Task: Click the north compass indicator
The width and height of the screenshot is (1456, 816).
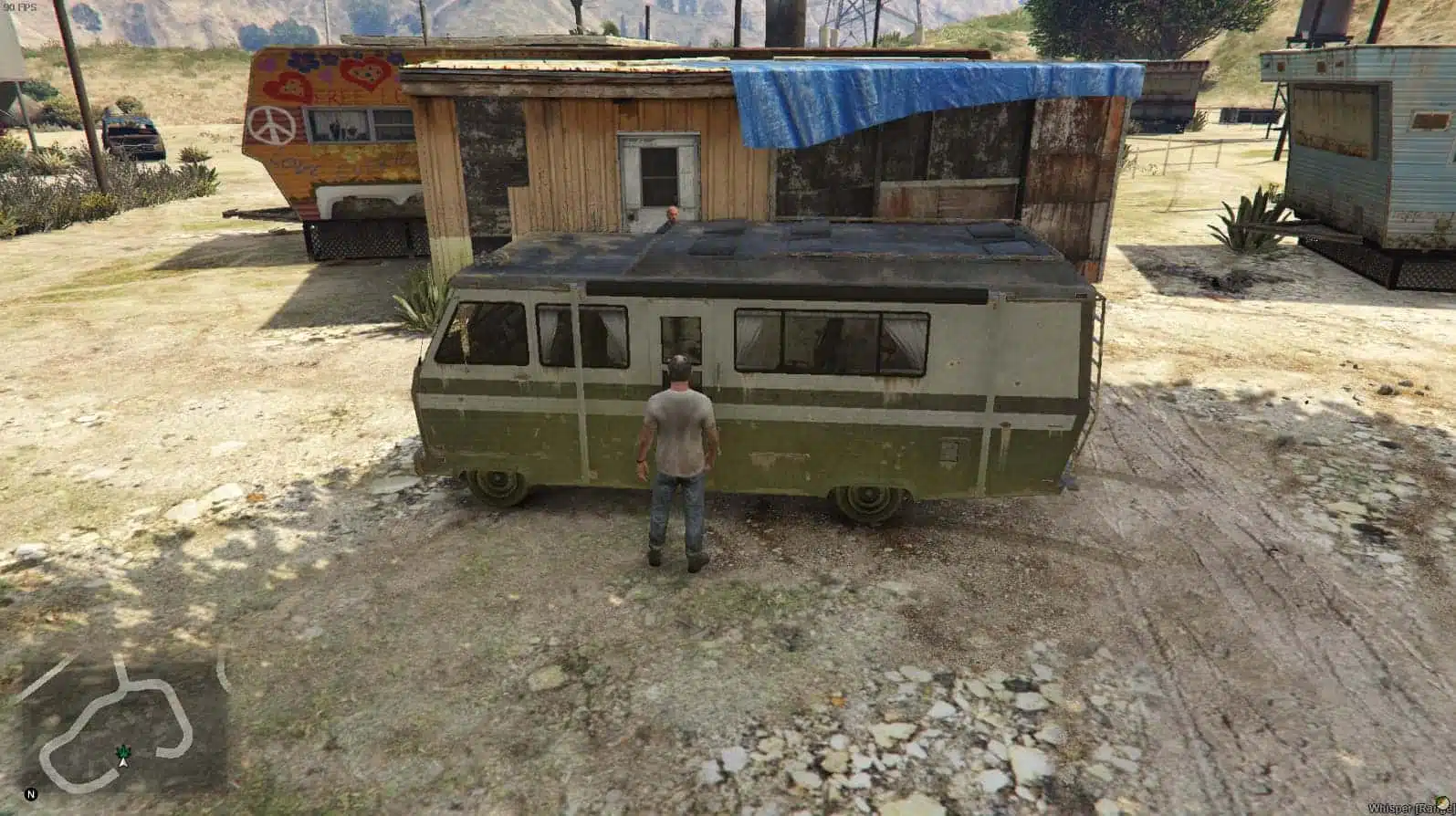Action: tap(31, 794)
